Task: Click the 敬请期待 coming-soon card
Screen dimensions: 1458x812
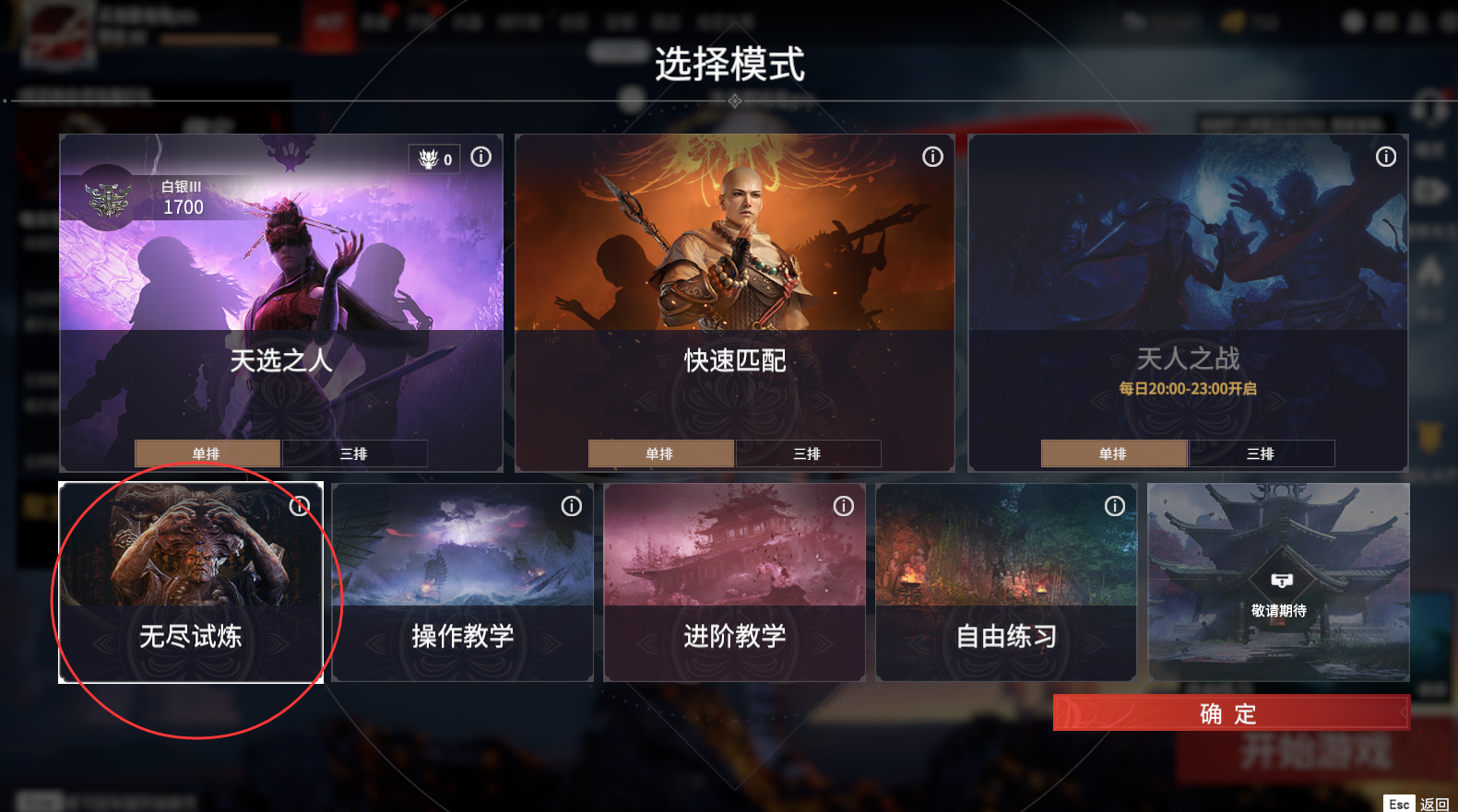Action: point(1278,583)
